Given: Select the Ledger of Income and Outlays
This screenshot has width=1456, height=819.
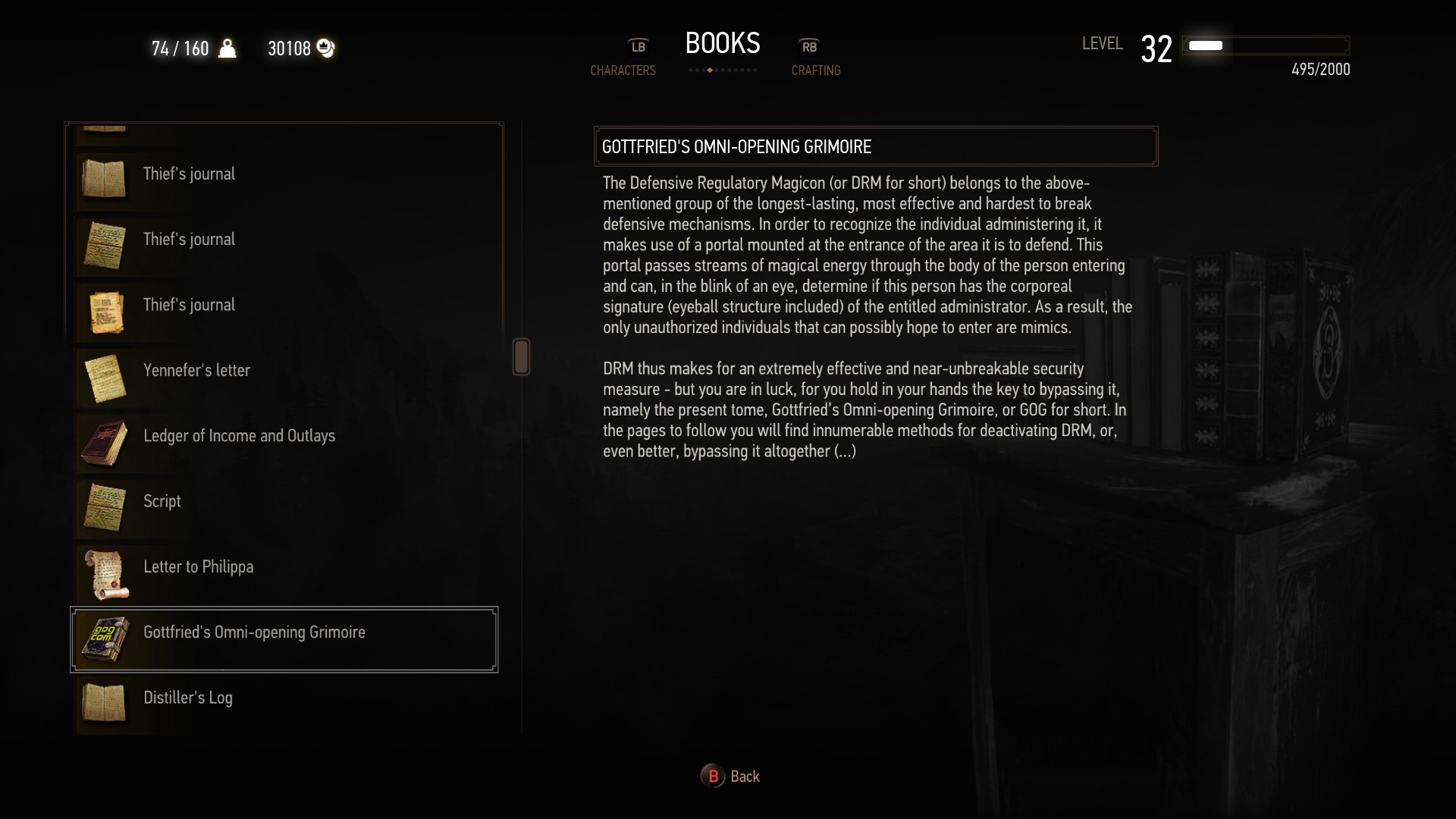Looking at the screenshot, I should tap(239, 436).
